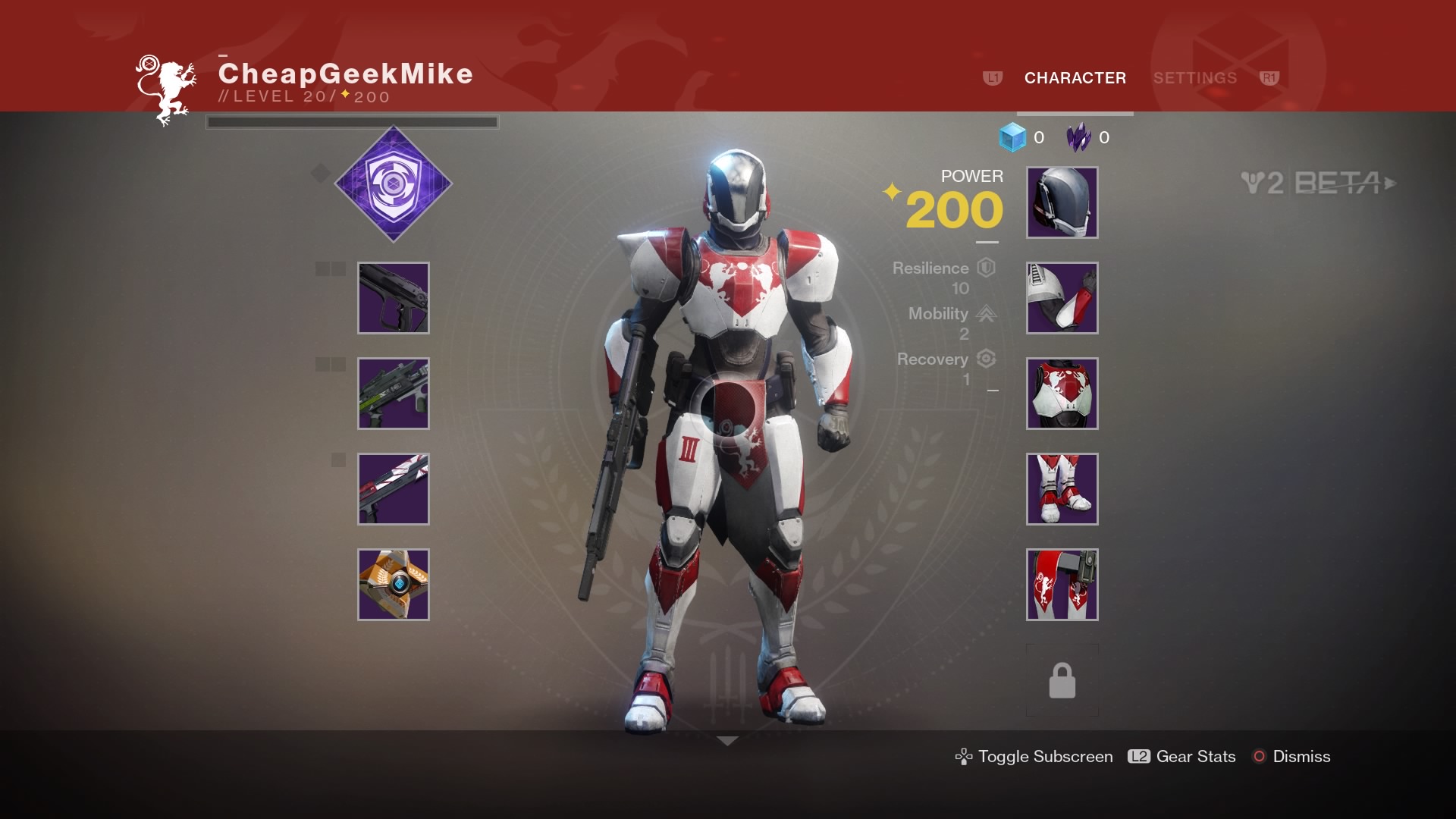Choose the chest armor slot
The image size is (1456, 819).
[x=1062, y=394]
